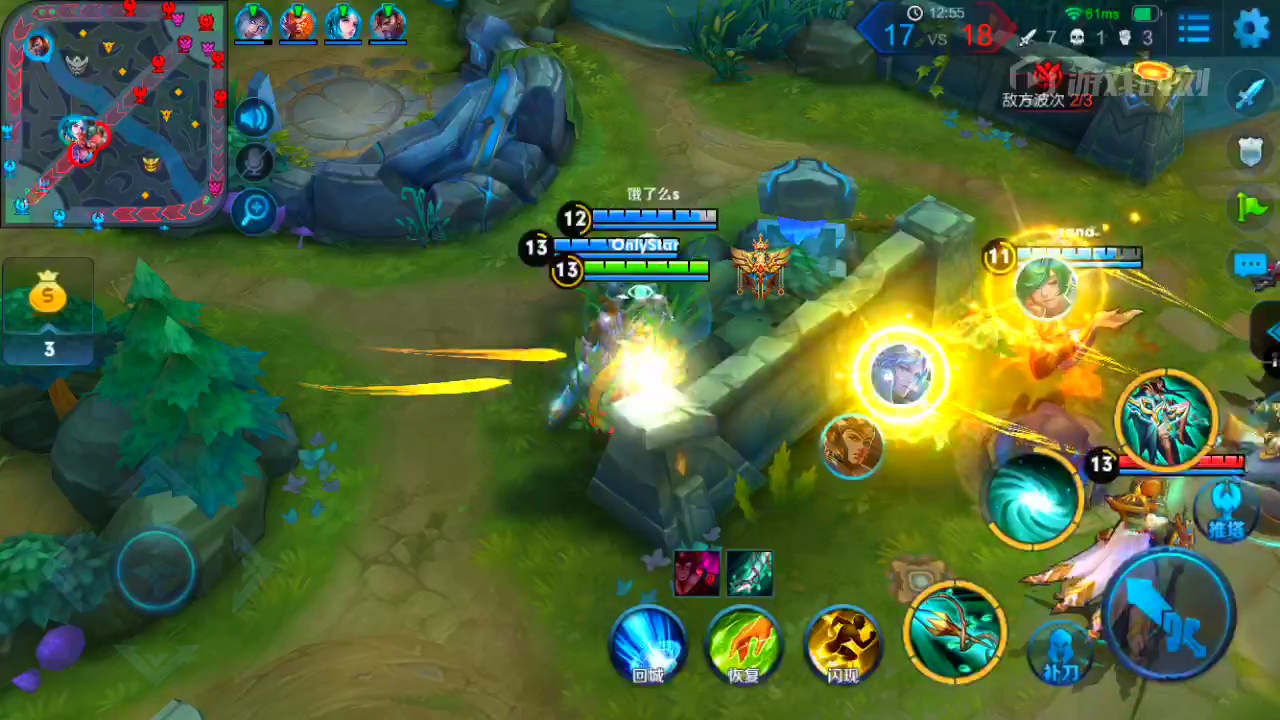Tap the basic attack button
This screenshot has height=720, width=1280.
(1170, 612)
